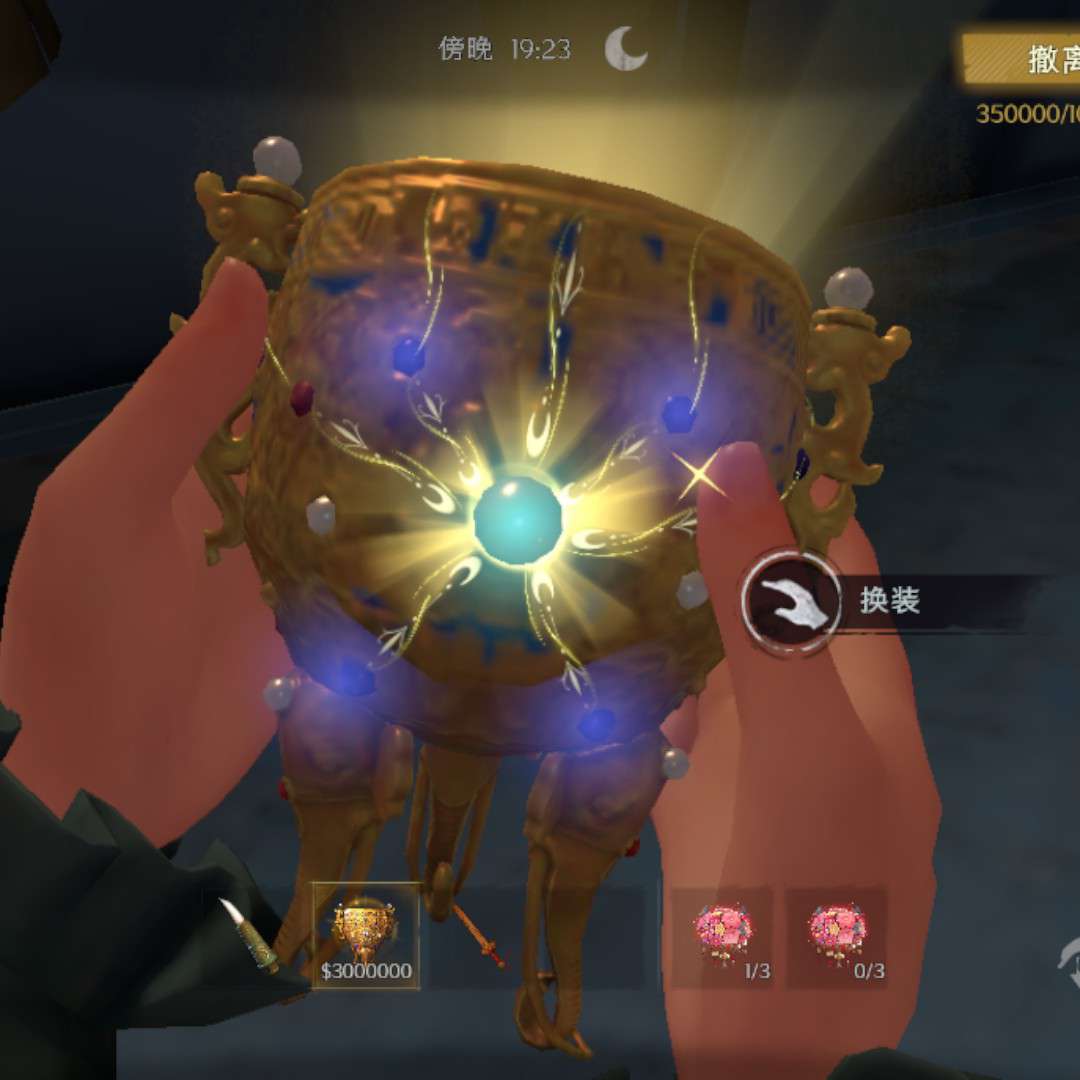The image size is (1080, 1080).
Task: Select the golden cauldron slot worth $3000000
Action: (365, 936)
